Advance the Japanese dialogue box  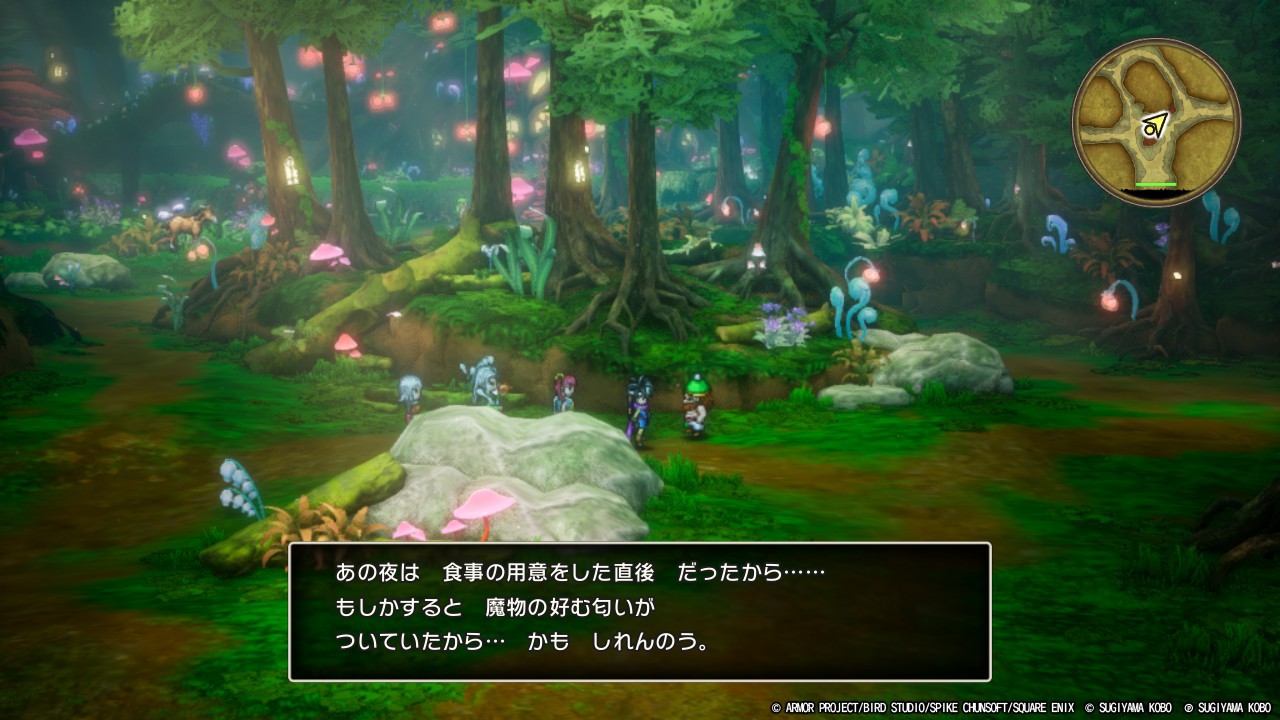pos(640,611)
